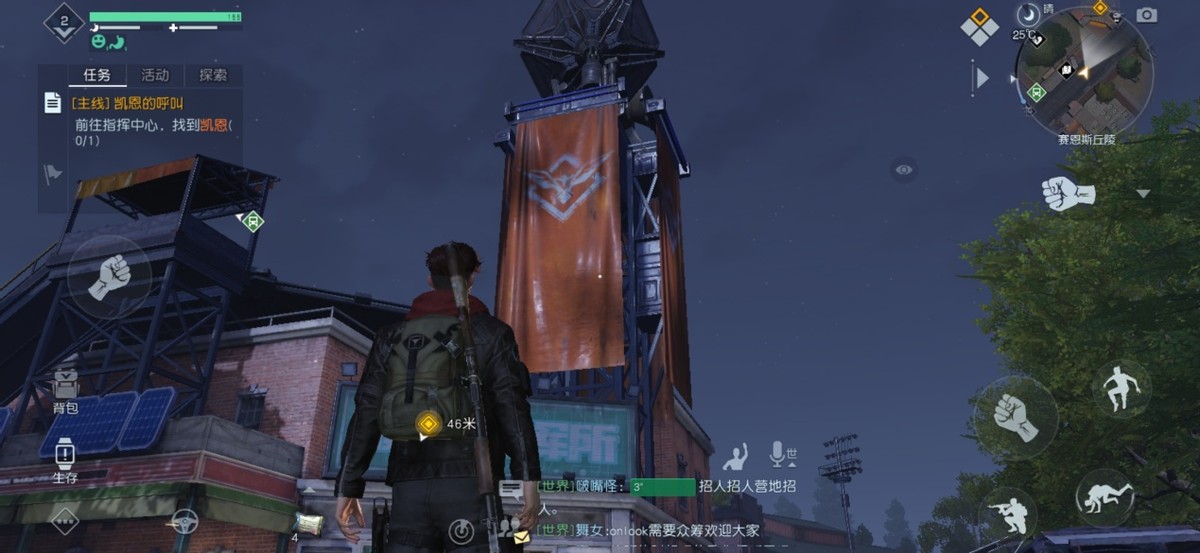This screenshot has width=1200, height=553.
Task: Open the four-diamond main menu icon
Action: pos(980,26)
